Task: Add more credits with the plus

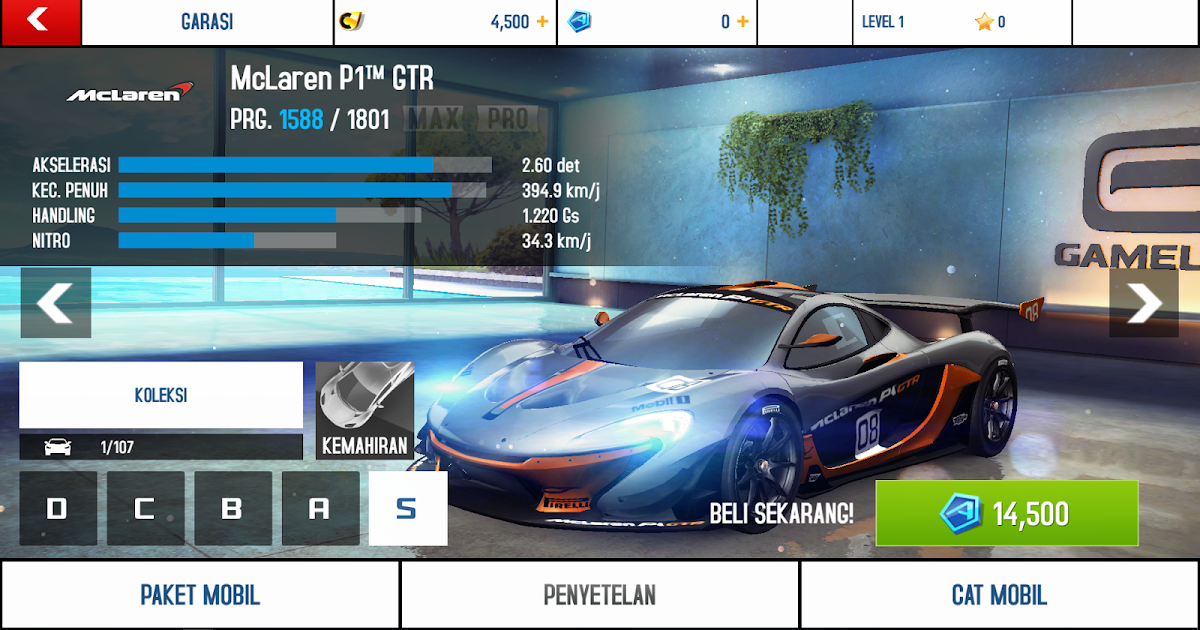Action: coord(542,22)
